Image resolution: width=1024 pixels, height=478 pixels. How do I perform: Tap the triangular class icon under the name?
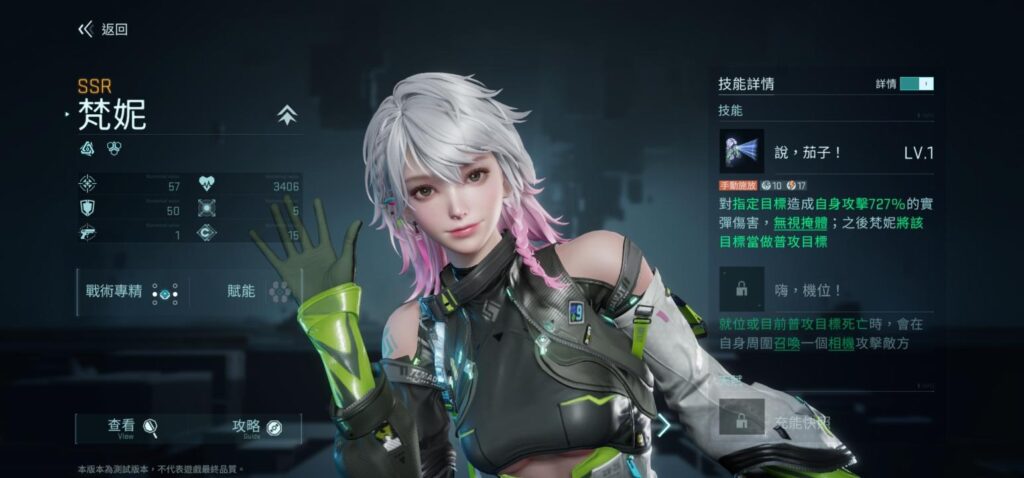click(87, 149)
